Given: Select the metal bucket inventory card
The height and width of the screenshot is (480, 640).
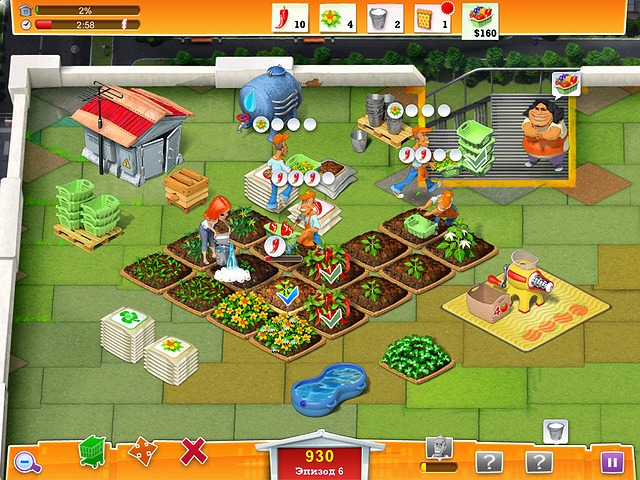Looking at the screenshot, I should coord(383,18).
